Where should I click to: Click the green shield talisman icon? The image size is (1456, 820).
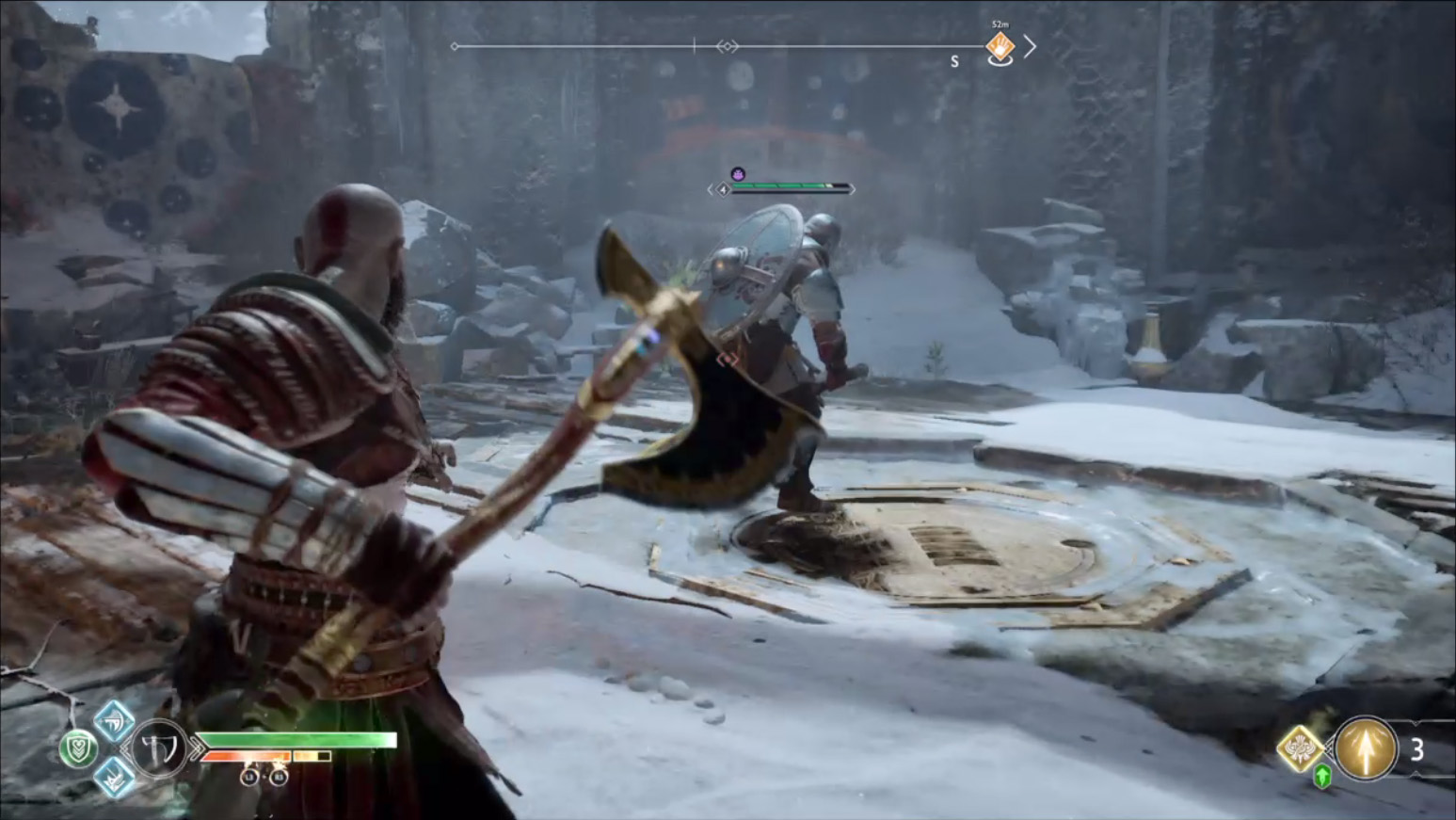pos(78,749)
